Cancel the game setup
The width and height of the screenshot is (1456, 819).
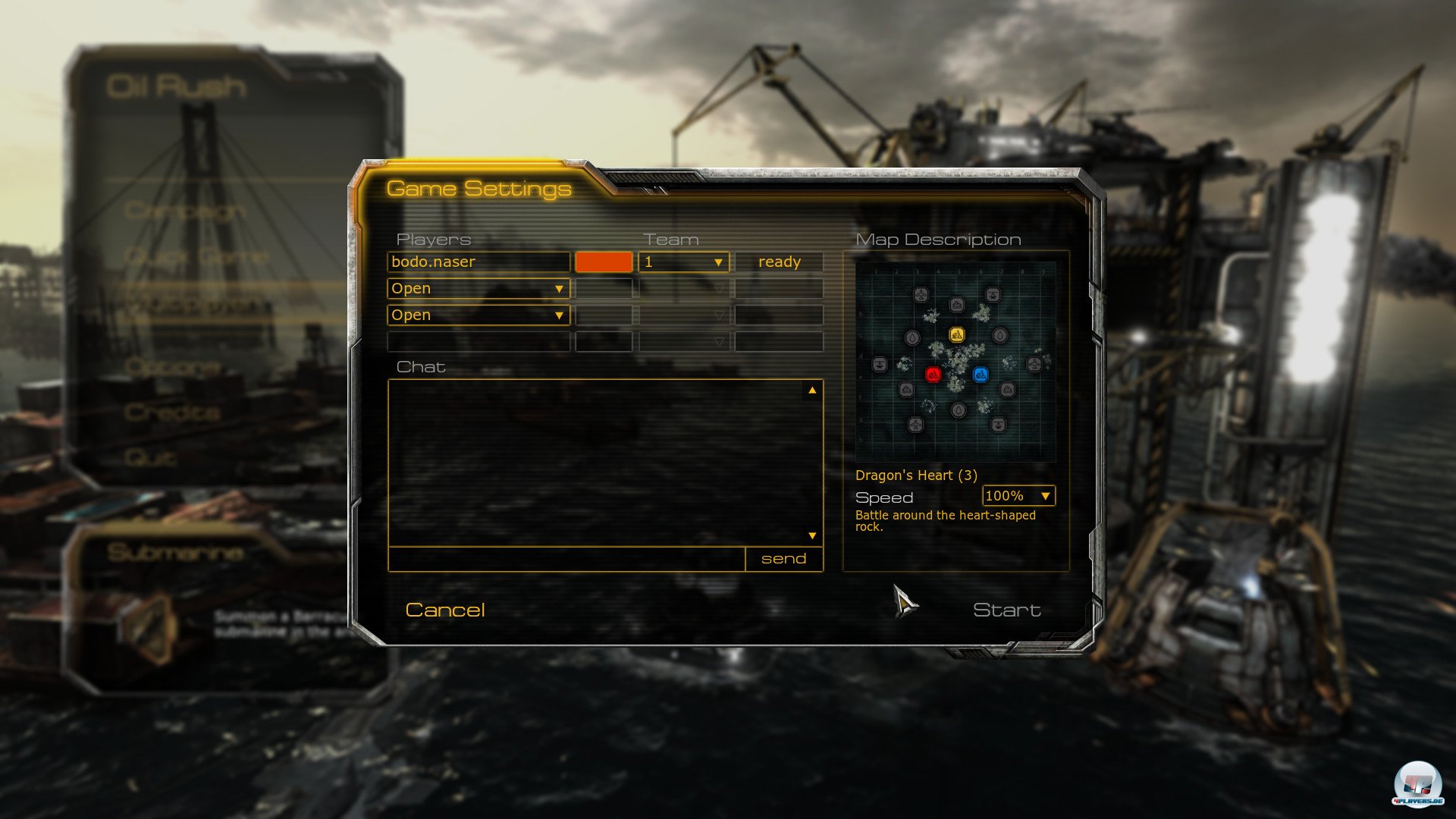445,610
